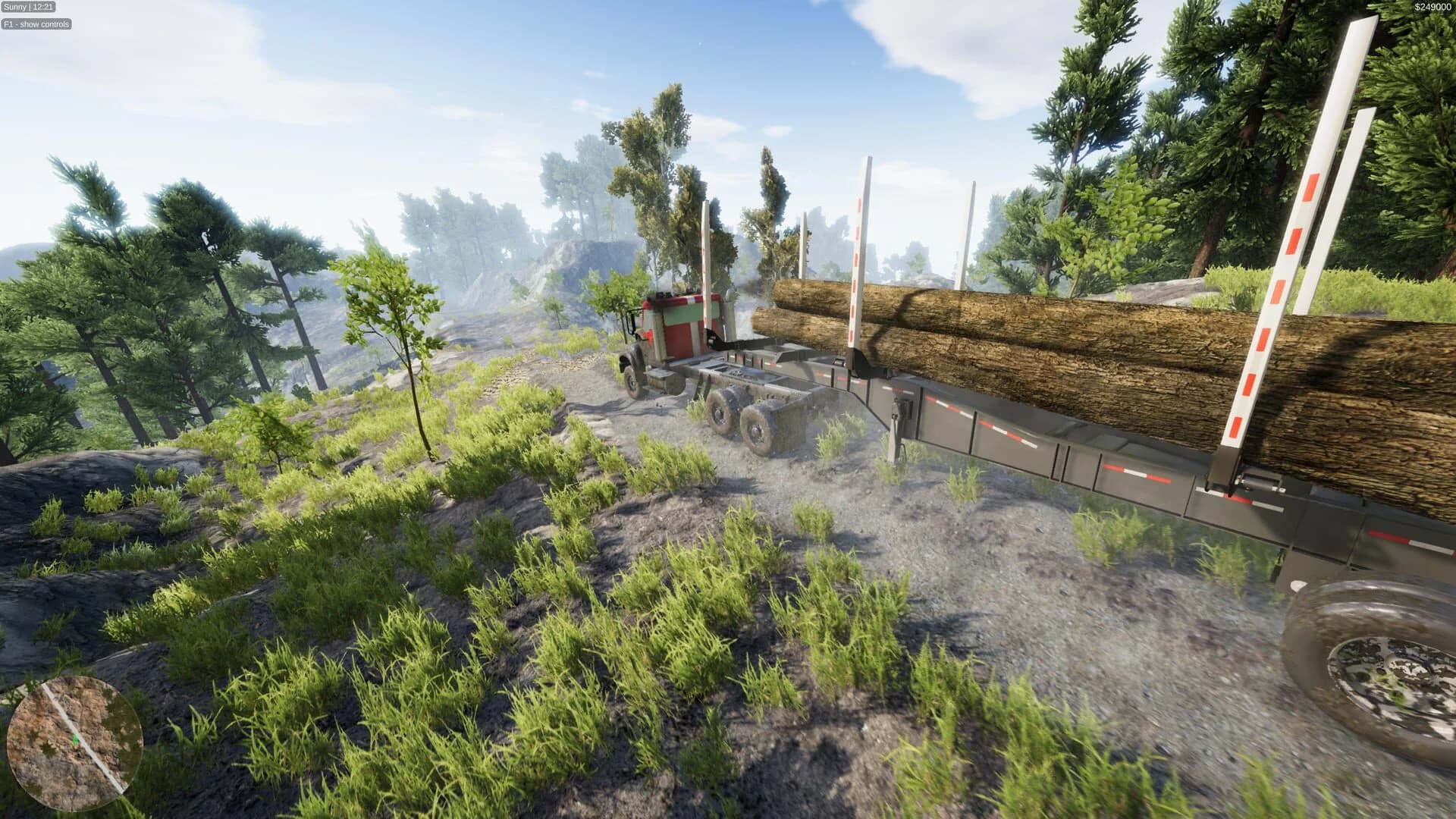Click the weather and time HUD panel

click(x=29, y=6)
